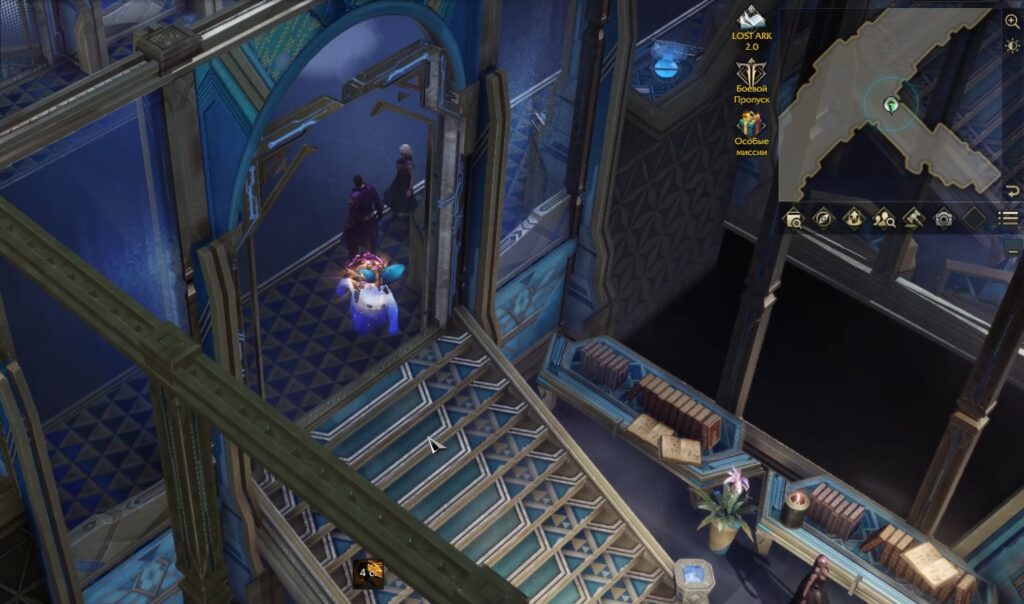Click the curved return arrow beside minimap
The width and height of the screenshot is (1024, 604).
[x=1012, y=191]
